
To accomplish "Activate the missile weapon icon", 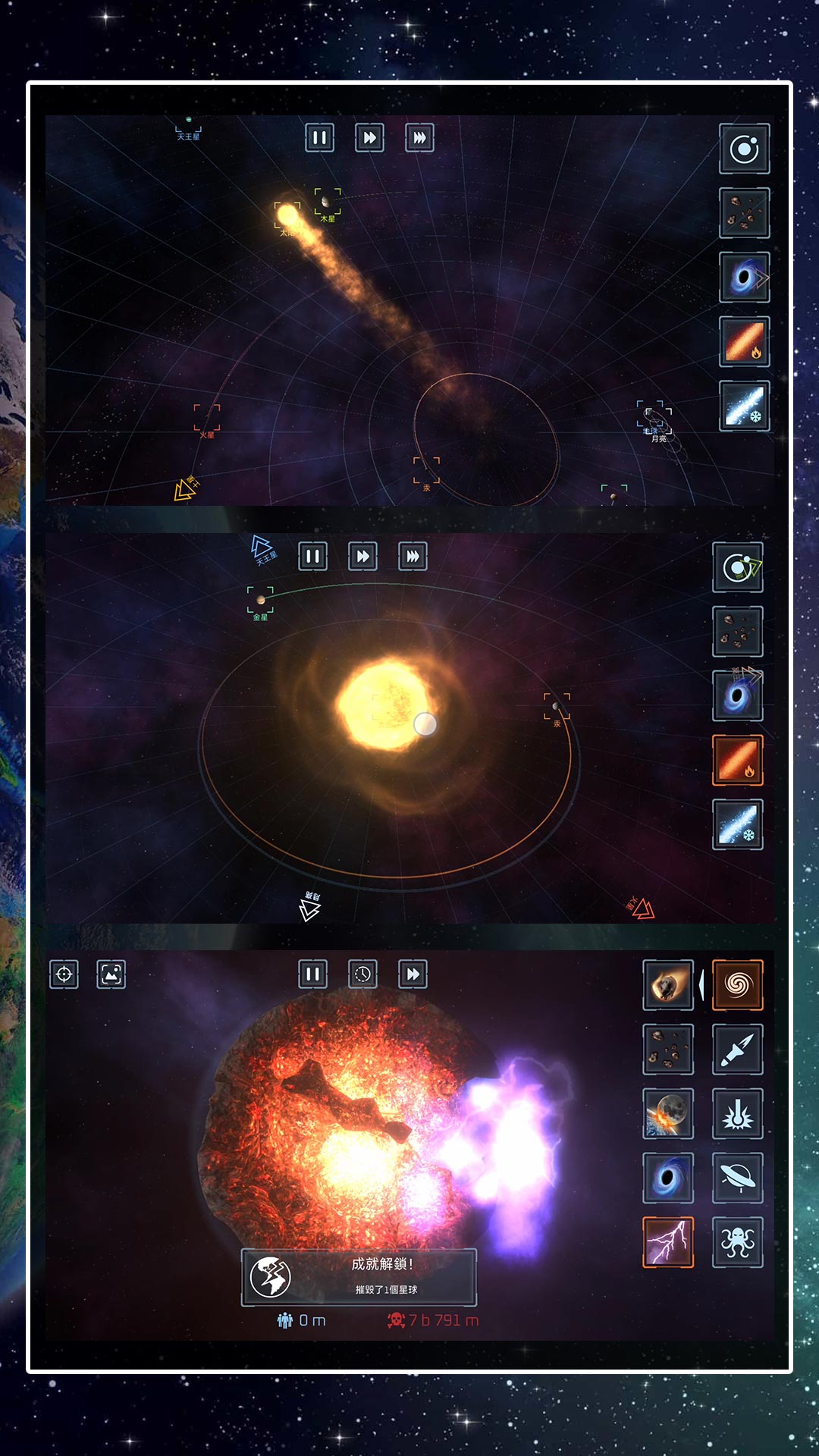I will pyautogui.click(x=738, y=1050).
